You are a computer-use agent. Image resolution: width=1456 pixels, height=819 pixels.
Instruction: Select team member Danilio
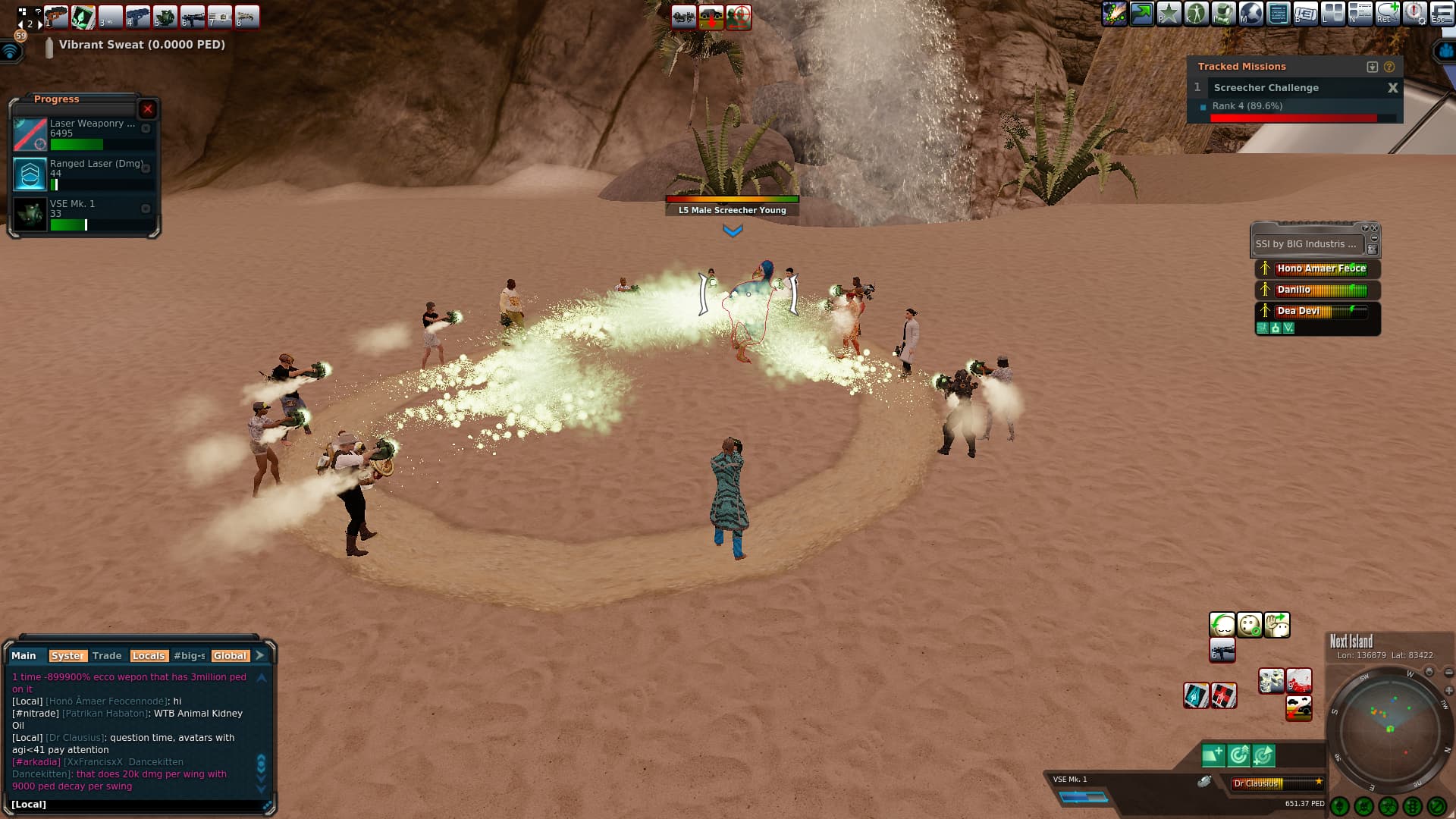[x=1320, y=290]
